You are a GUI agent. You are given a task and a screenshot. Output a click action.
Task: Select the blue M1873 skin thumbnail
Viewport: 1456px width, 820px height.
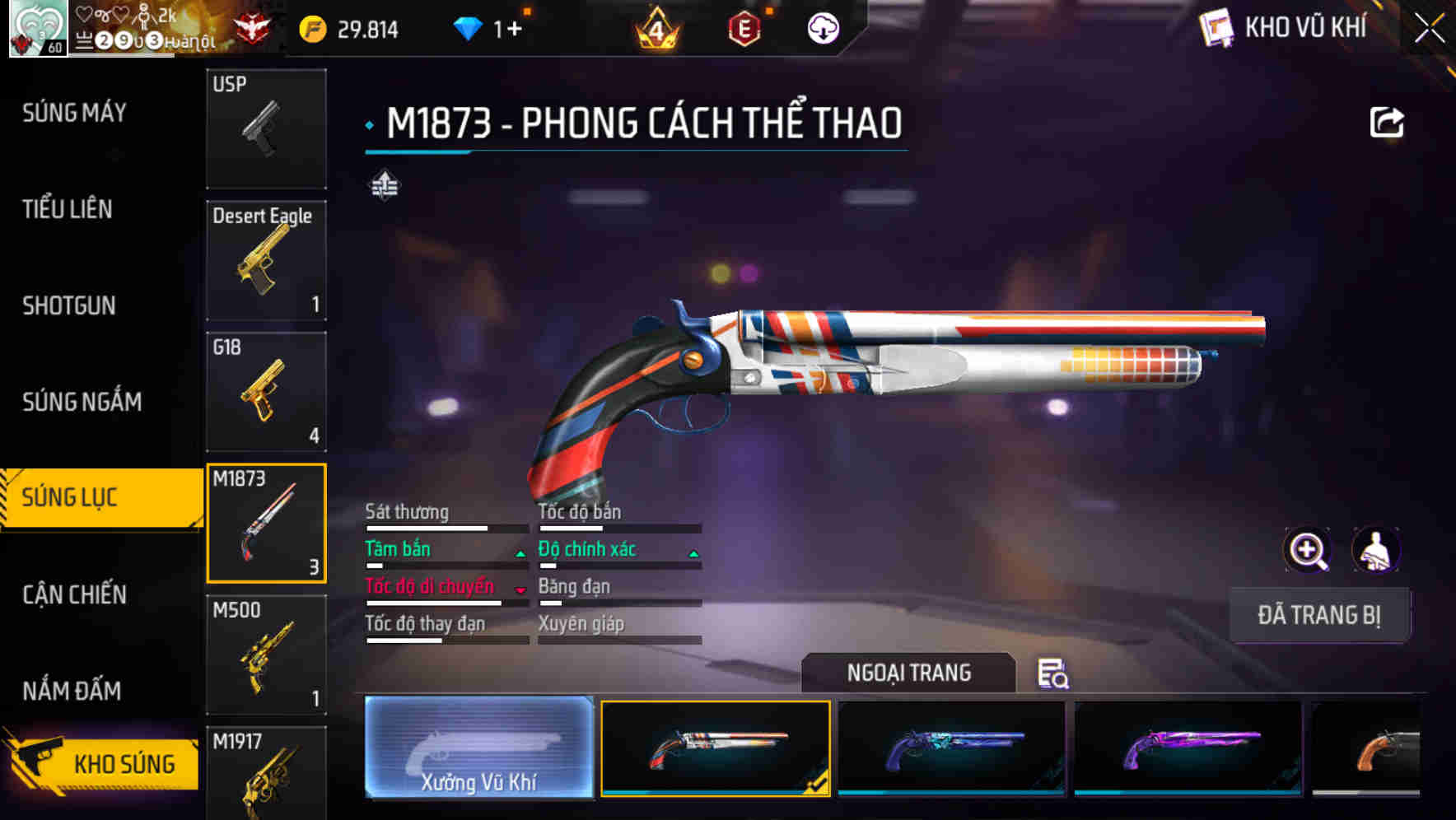coord(951,748)
